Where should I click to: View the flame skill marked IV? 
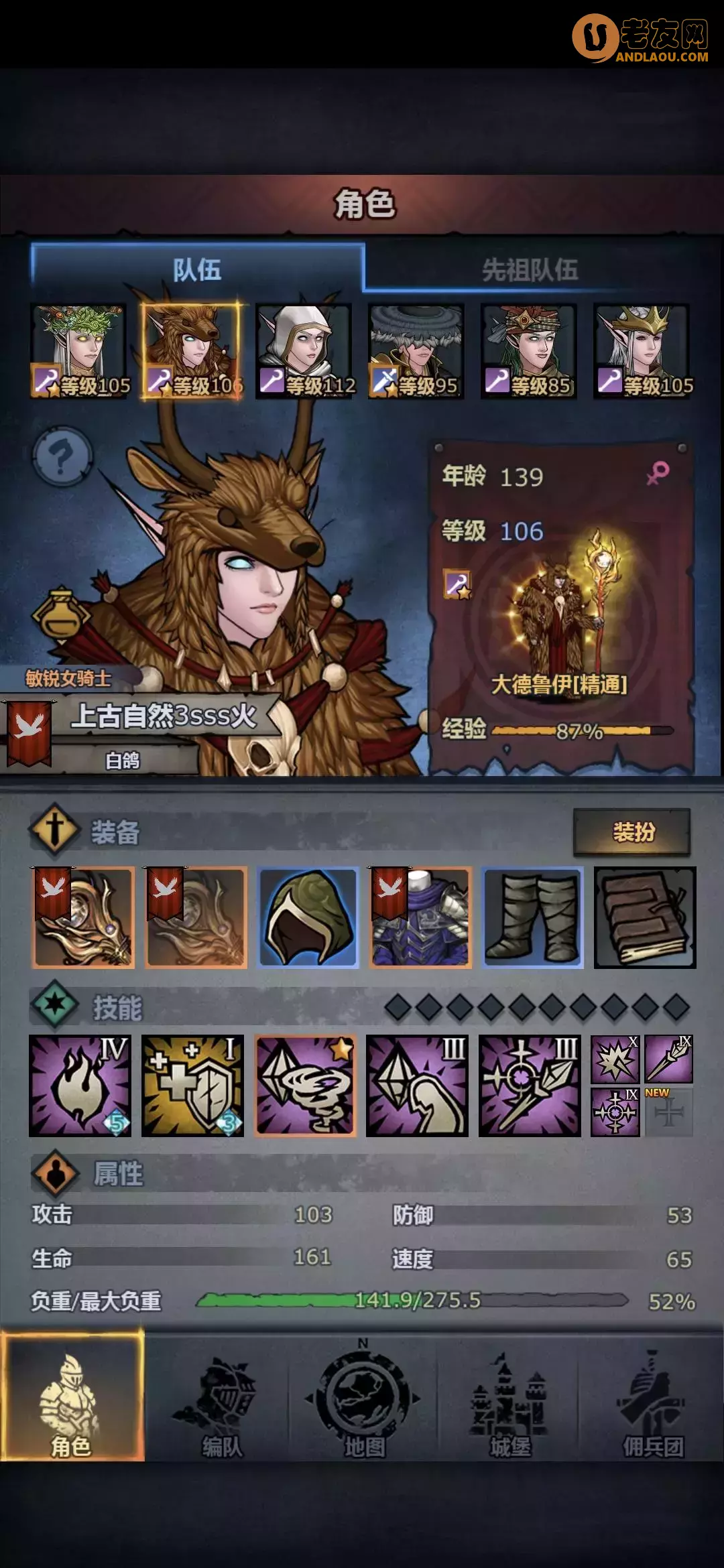(80, 1086)
